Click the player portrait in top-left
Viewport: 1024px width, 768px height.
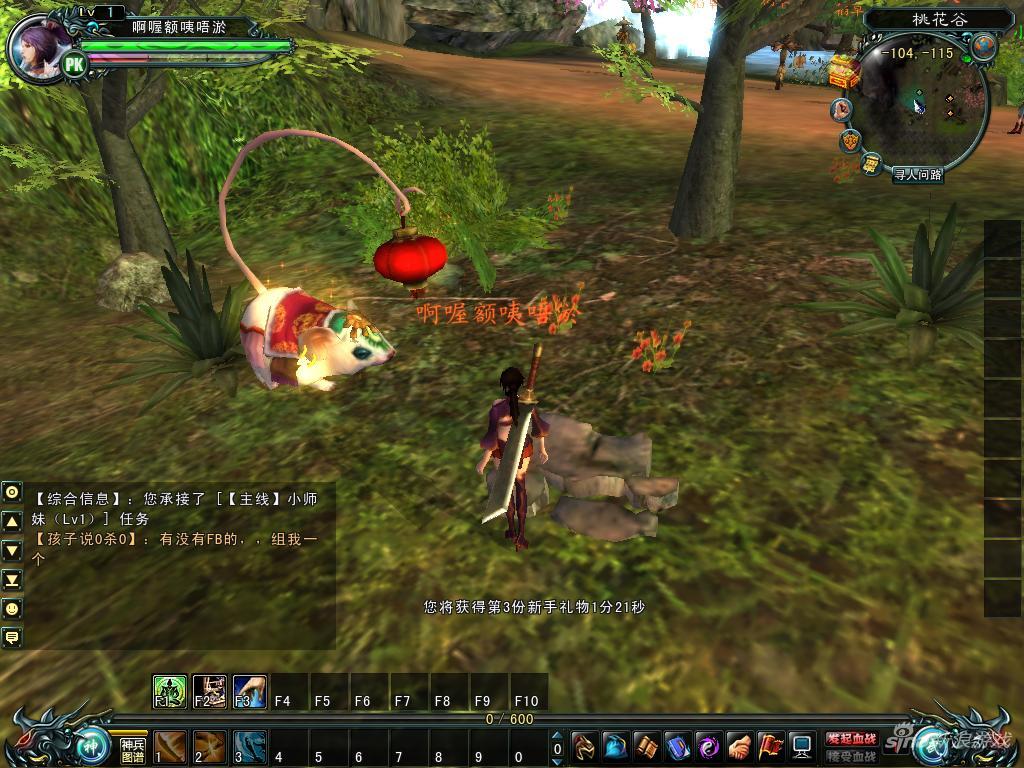click(40, 45)
